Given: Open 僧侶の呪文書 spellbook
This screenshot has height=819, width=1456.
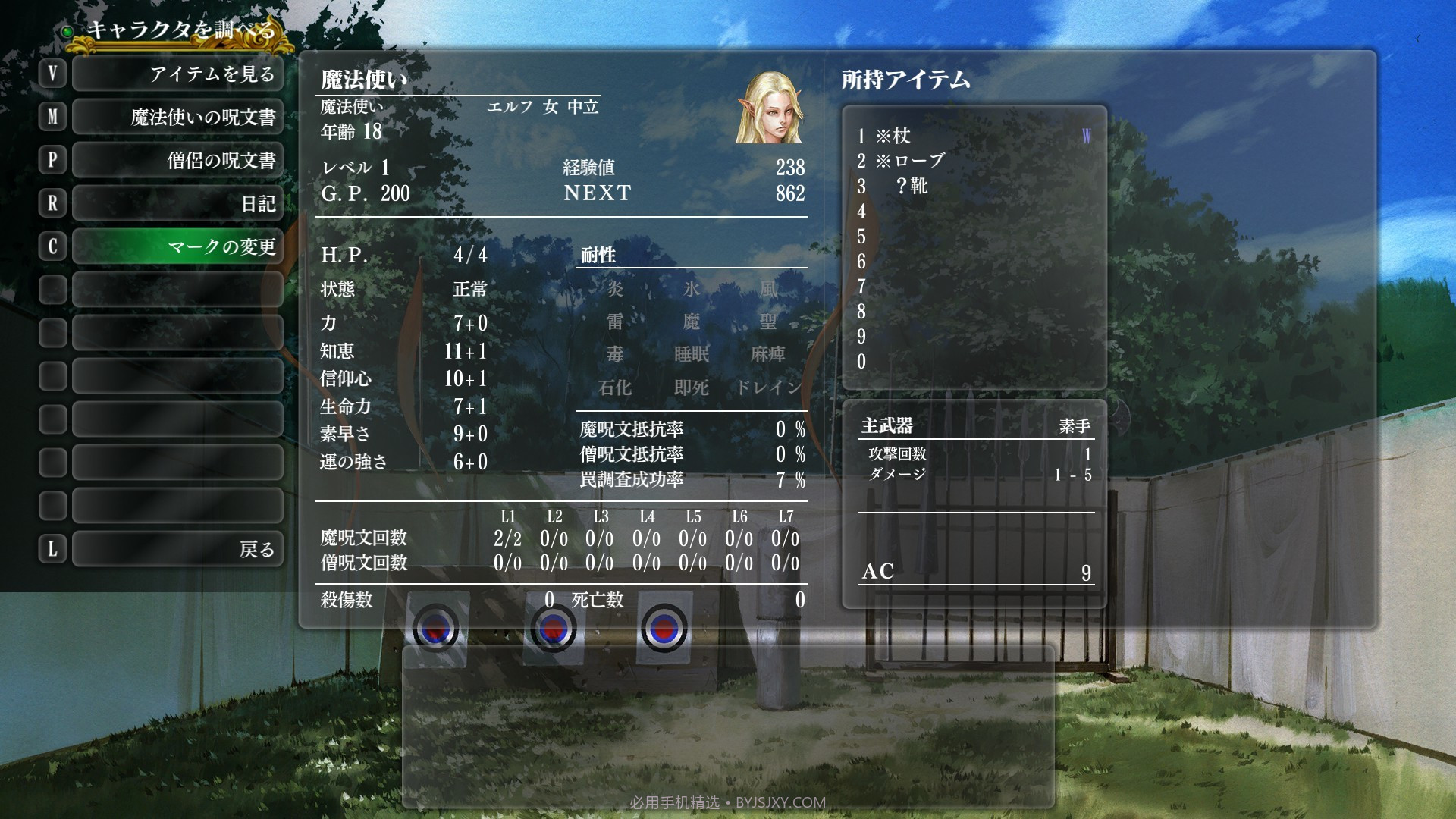Looking at the screenshot, I should (177, 160).
